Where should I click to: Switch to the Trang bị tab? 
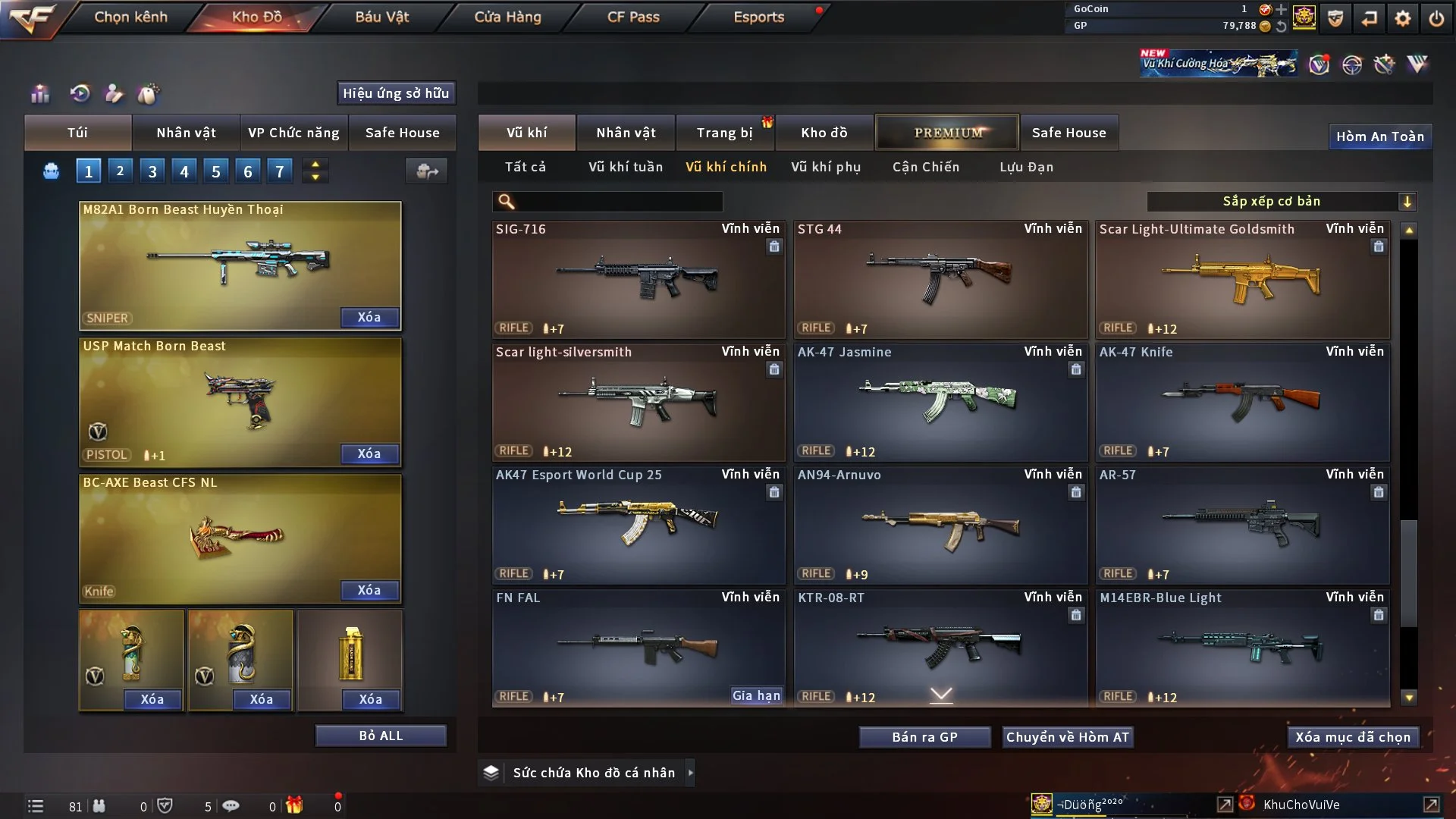tap(724, 133)
